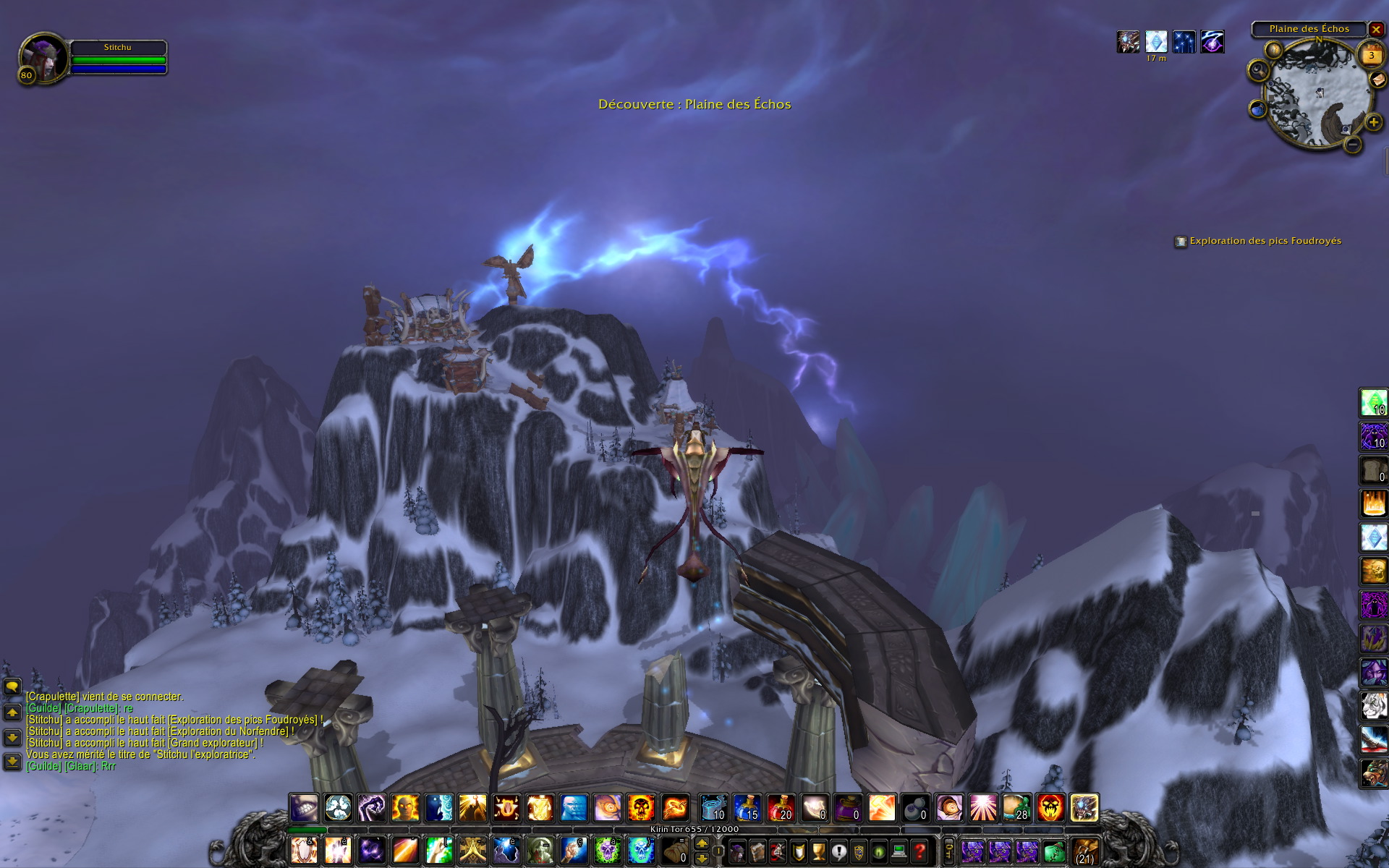Select the Exploration des pics Foudroyés tracker
1389x868 pixels.
point(1265,241)
